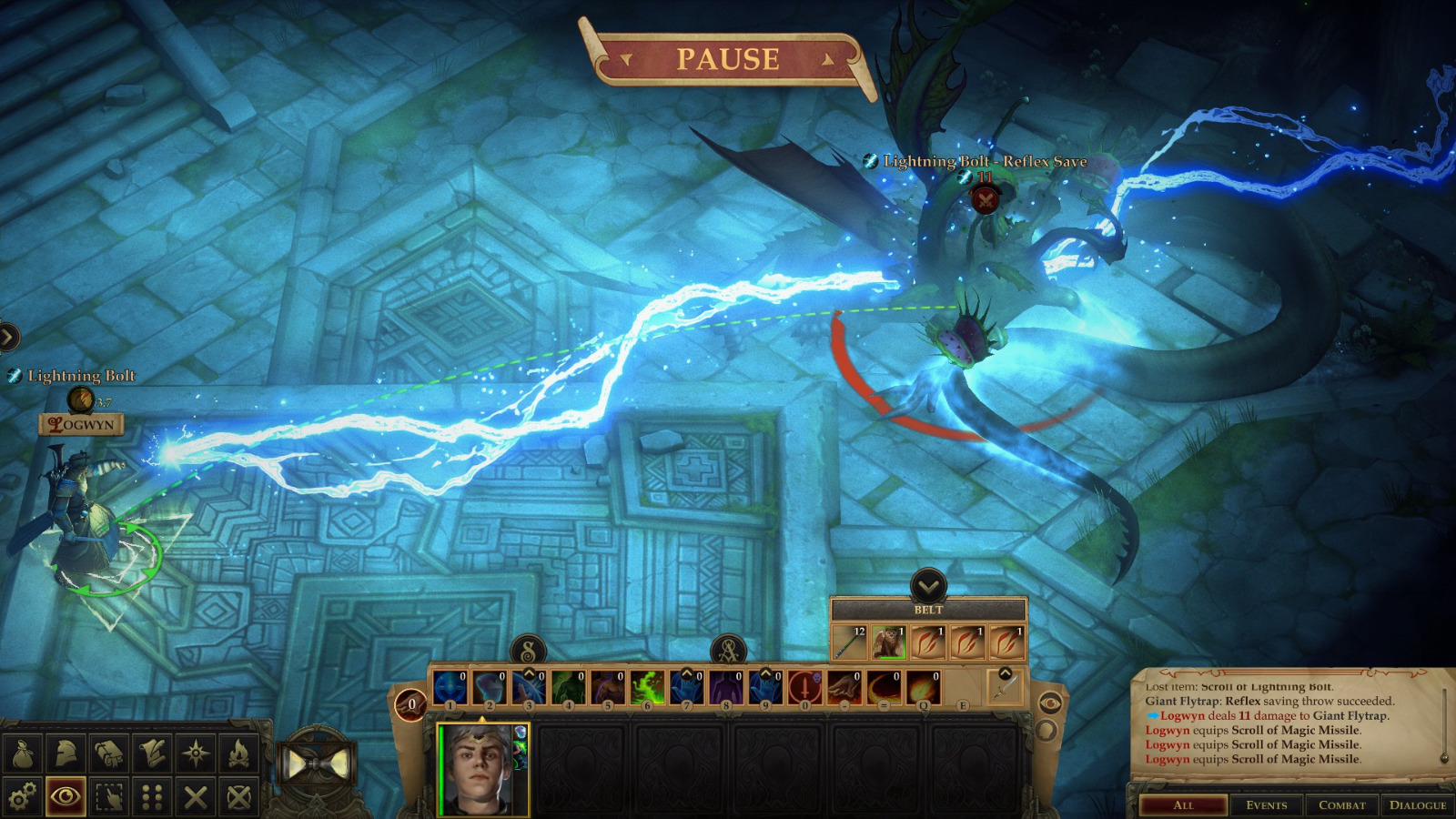Toggle the highlighted eye interactables icon
The width and height of the screenshot is (1456, 819).
(x=65, y=794)
